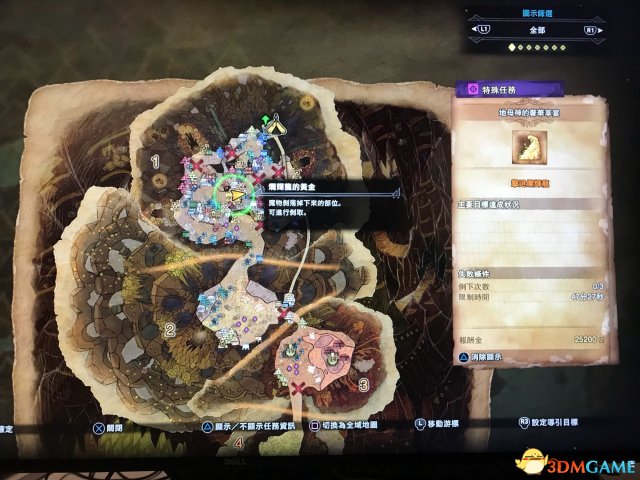Image resolution: width=640 pixels, height=480 pixels.
Task: Select the camp tent icon on the map
Action: (x=273, y=127)
